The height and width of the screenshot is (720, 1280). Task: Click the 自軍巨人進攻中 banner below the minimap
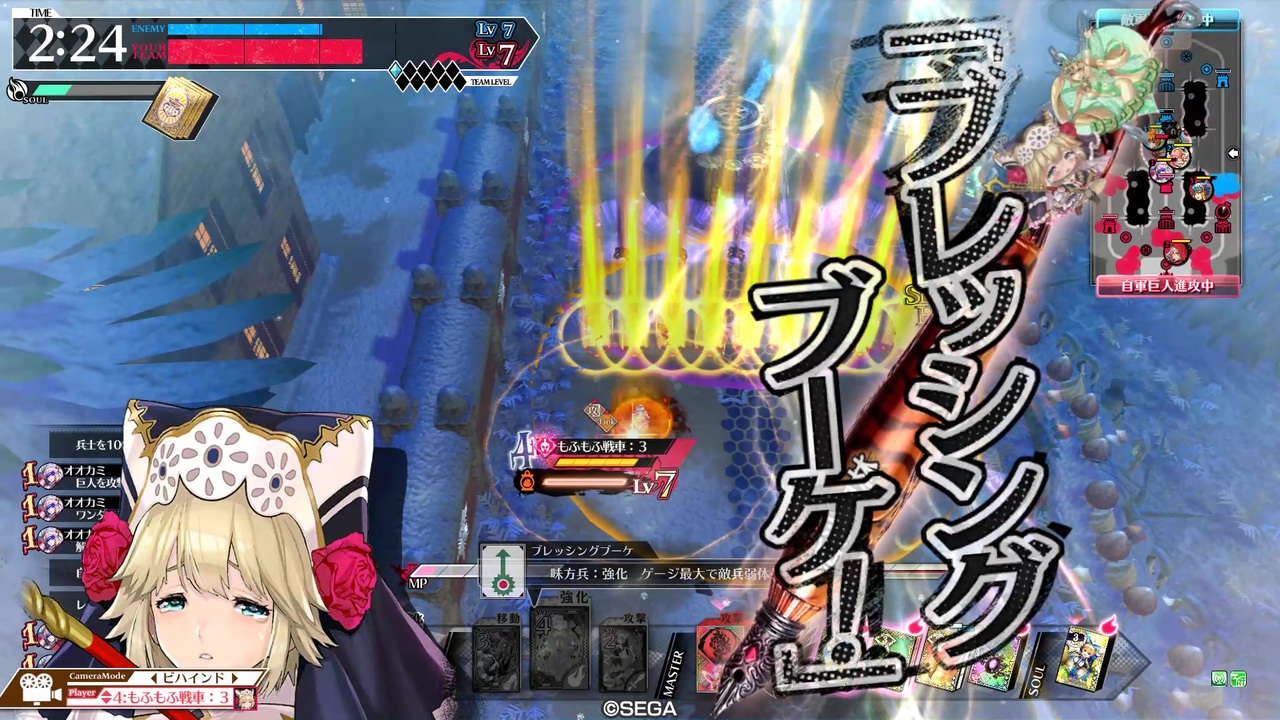[1166, 287]
